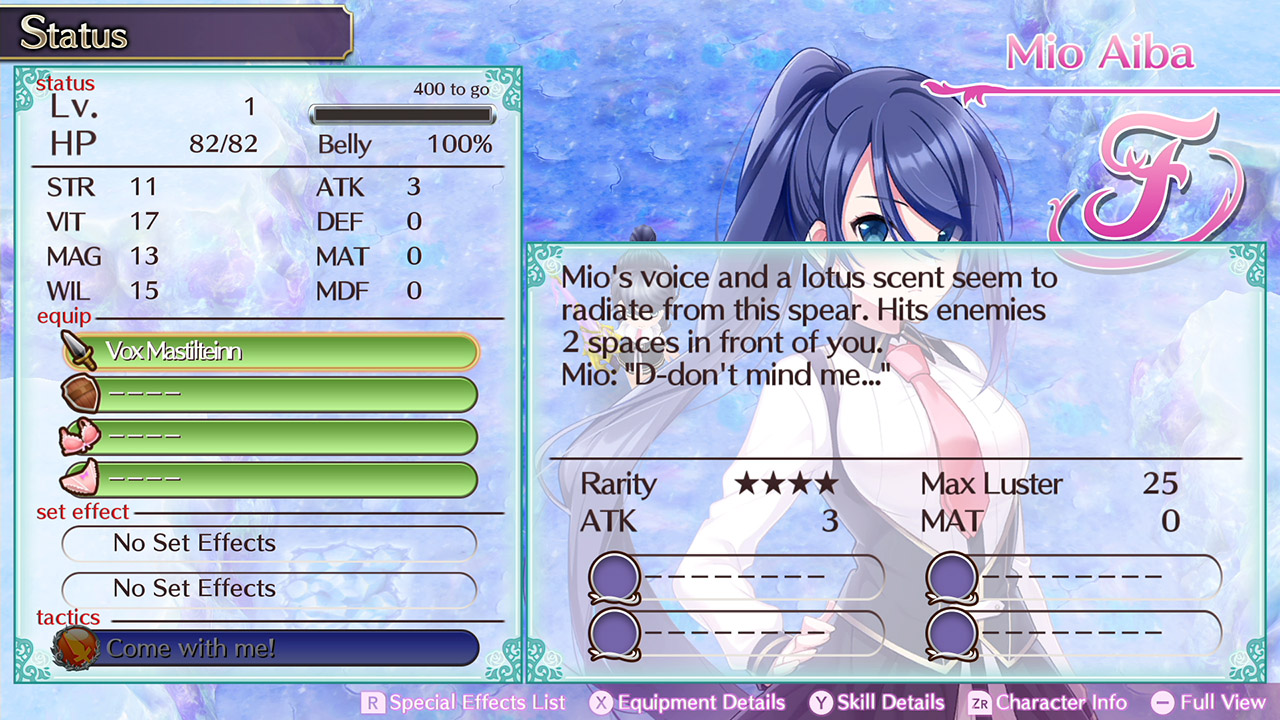Image resolution: width=1280 pixels, height=720 pixels.
Task: Click the first 'No Set Effects' entry
Action: pyautogui.click(x=268, y=543)
